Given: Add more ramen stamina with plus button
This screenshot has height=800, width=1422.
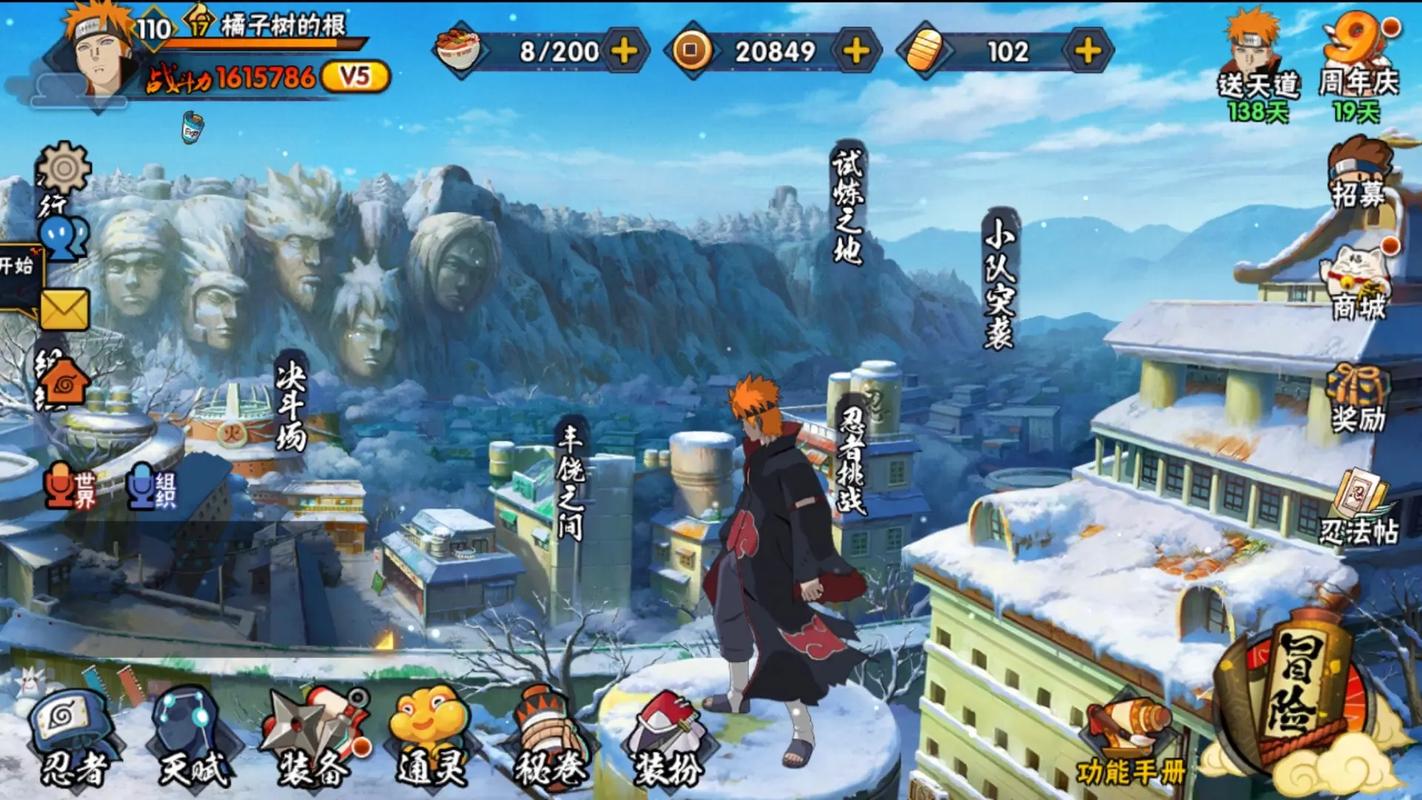Looking at the screenshot, I should click(624, 51).
